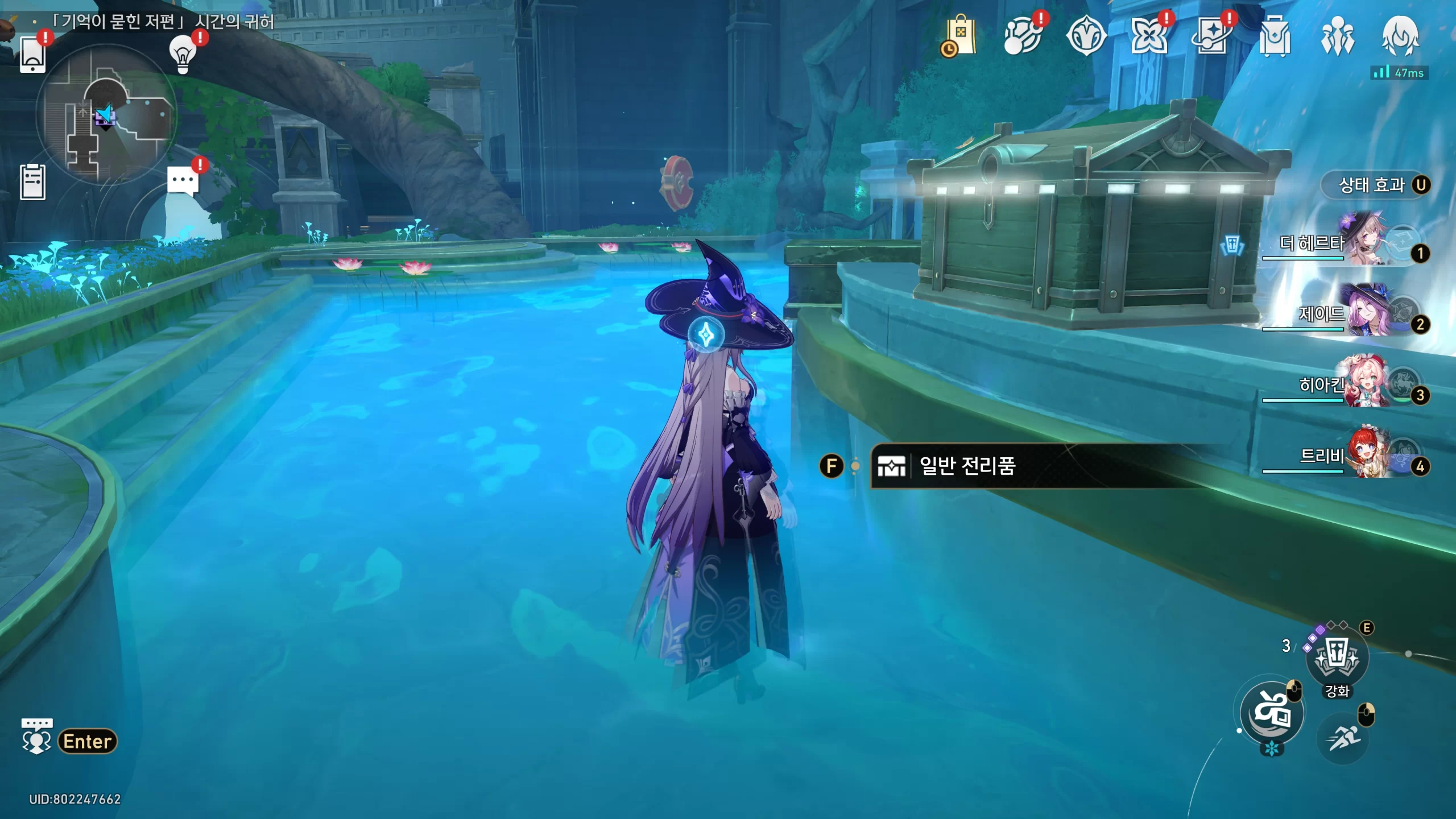Viewport: 1456px width, 819px height.
Task: Open the team lineup icon
Action: (1337, 36)
